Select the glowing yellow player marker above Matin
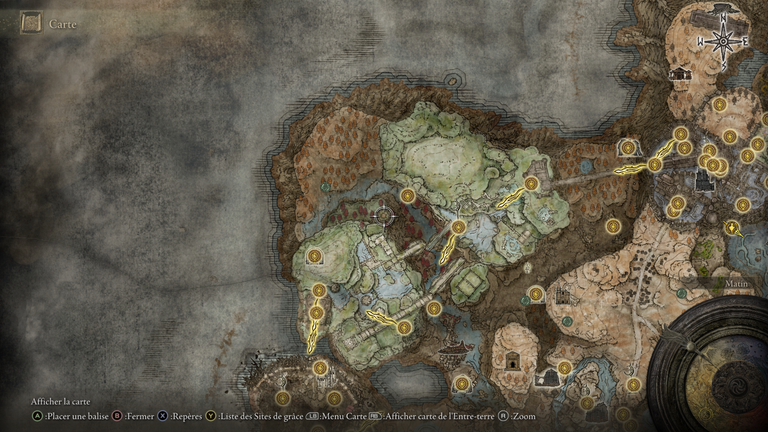This screenshot has width=768, height=432. pyautogui.click(x=734, y=229)
